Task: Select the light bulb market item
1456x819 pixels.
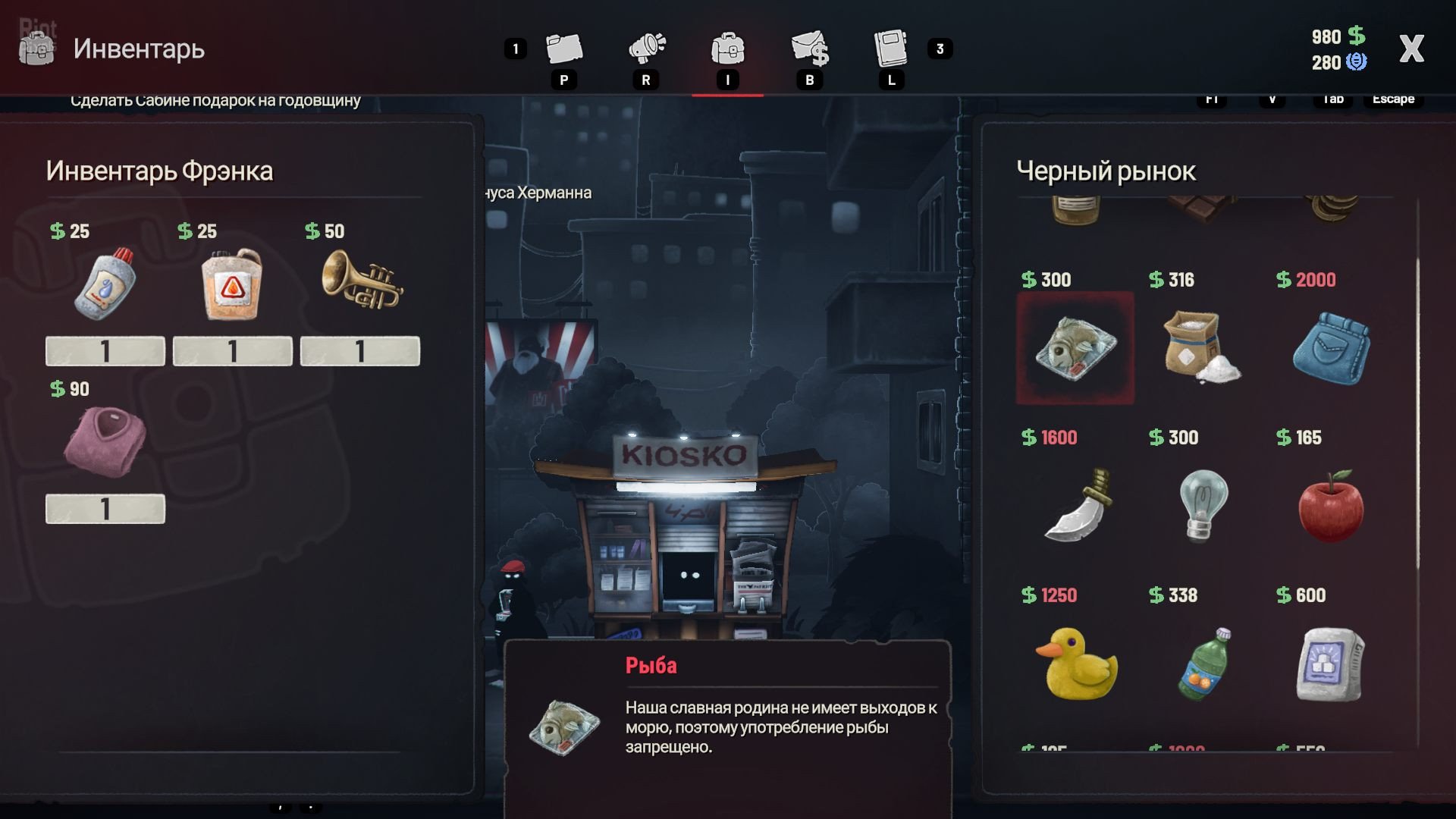Action: (x=1203, y=504)
